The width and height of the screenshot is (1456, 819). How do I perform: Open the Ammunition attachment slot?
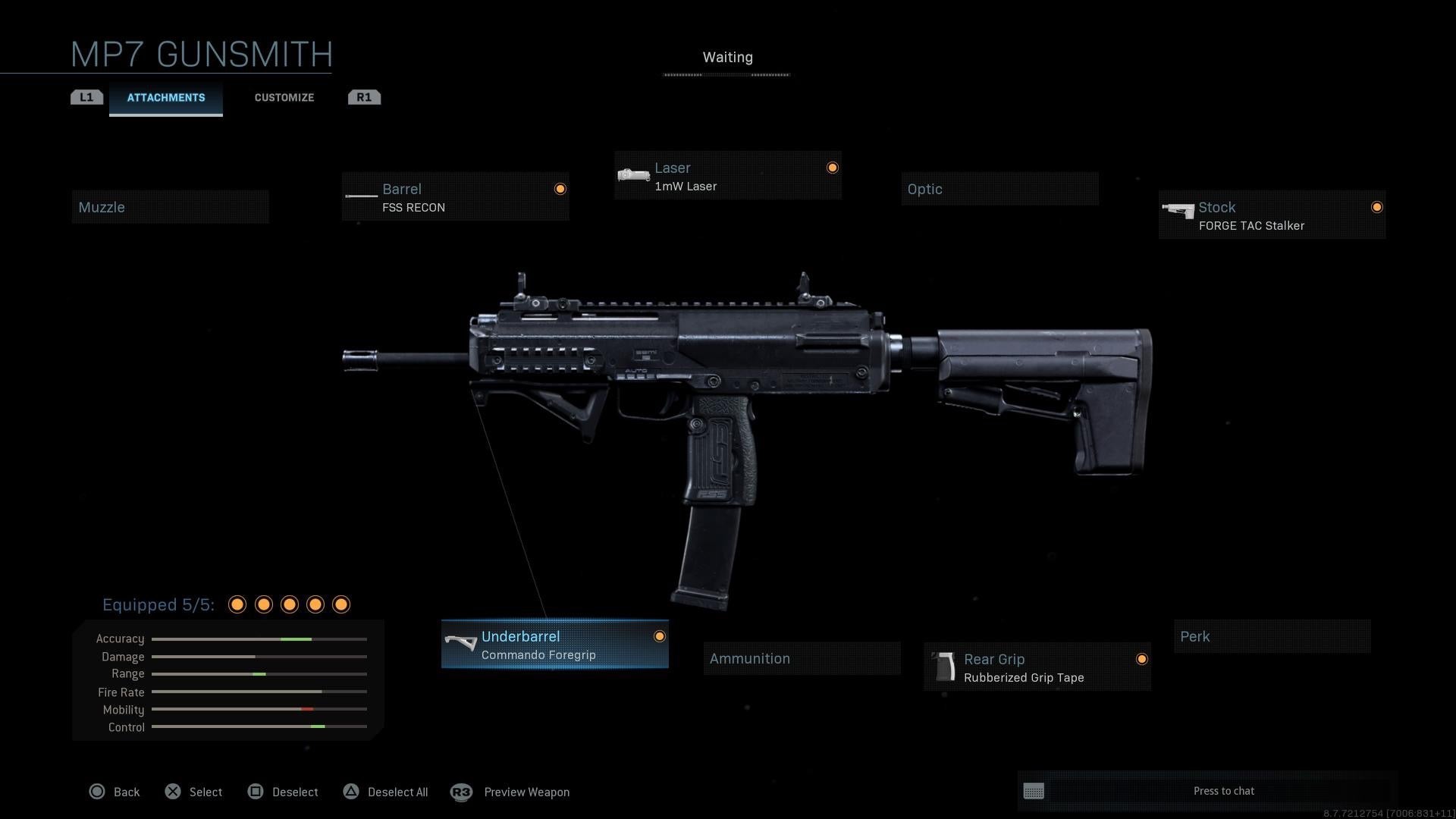(x=801, y=657)
